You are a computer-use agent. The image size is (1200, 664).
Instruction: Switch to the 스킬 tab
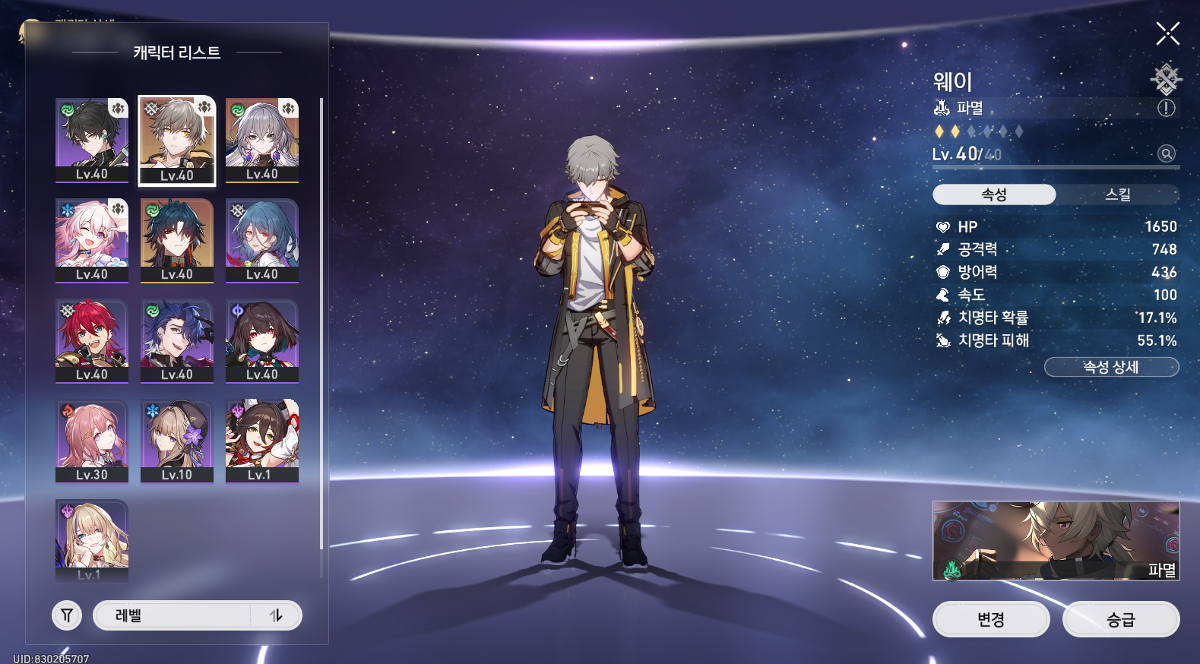[1117, 194]
